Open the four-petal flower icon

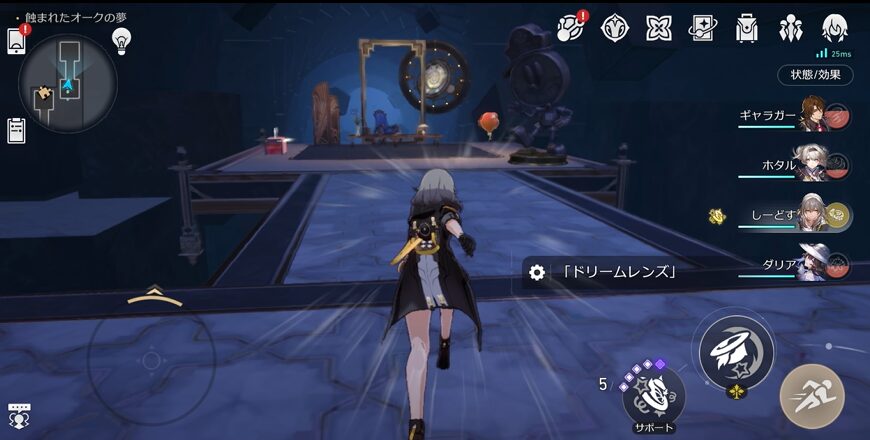[658, 28]
